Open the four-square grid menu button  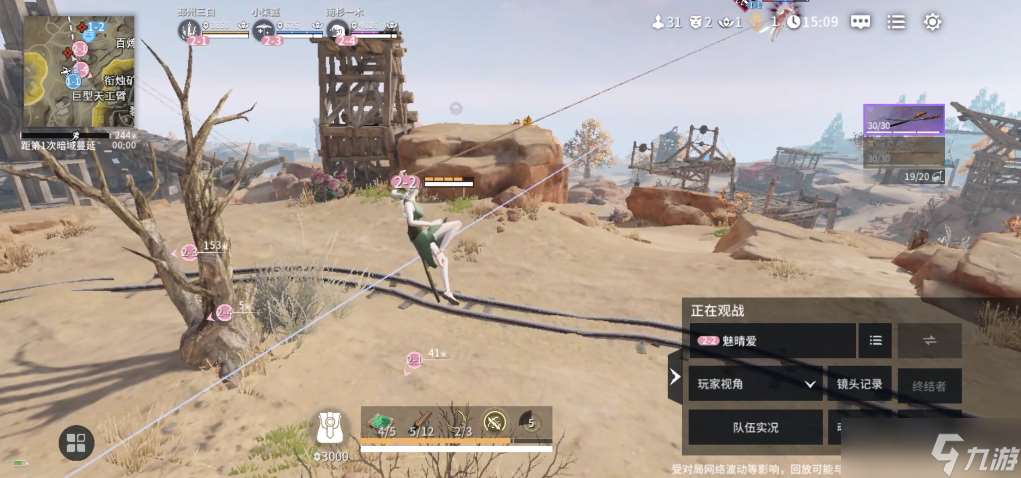(76, 442)
